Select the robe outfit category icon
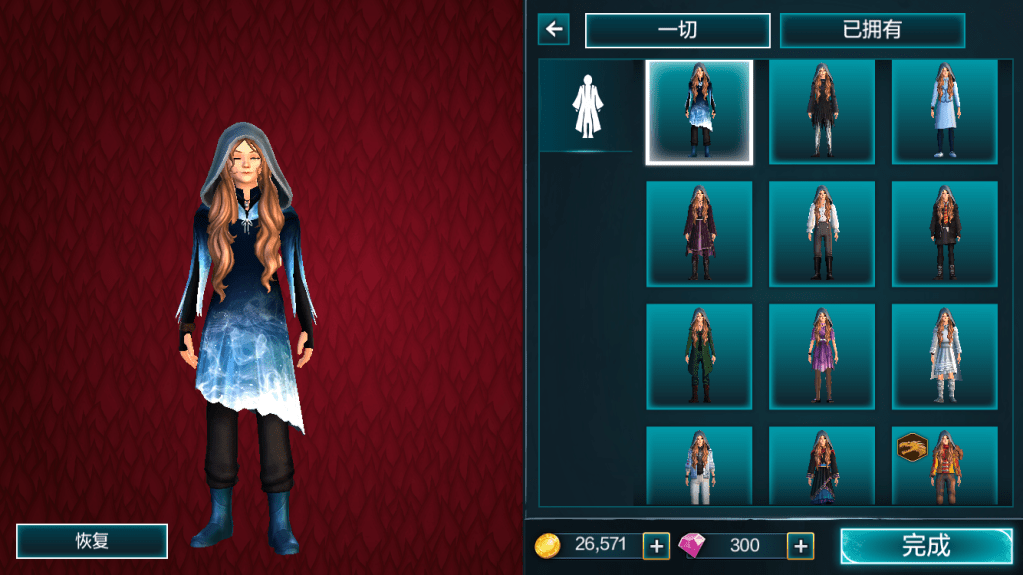1023x575 pixels. click(x=586, y=106)
